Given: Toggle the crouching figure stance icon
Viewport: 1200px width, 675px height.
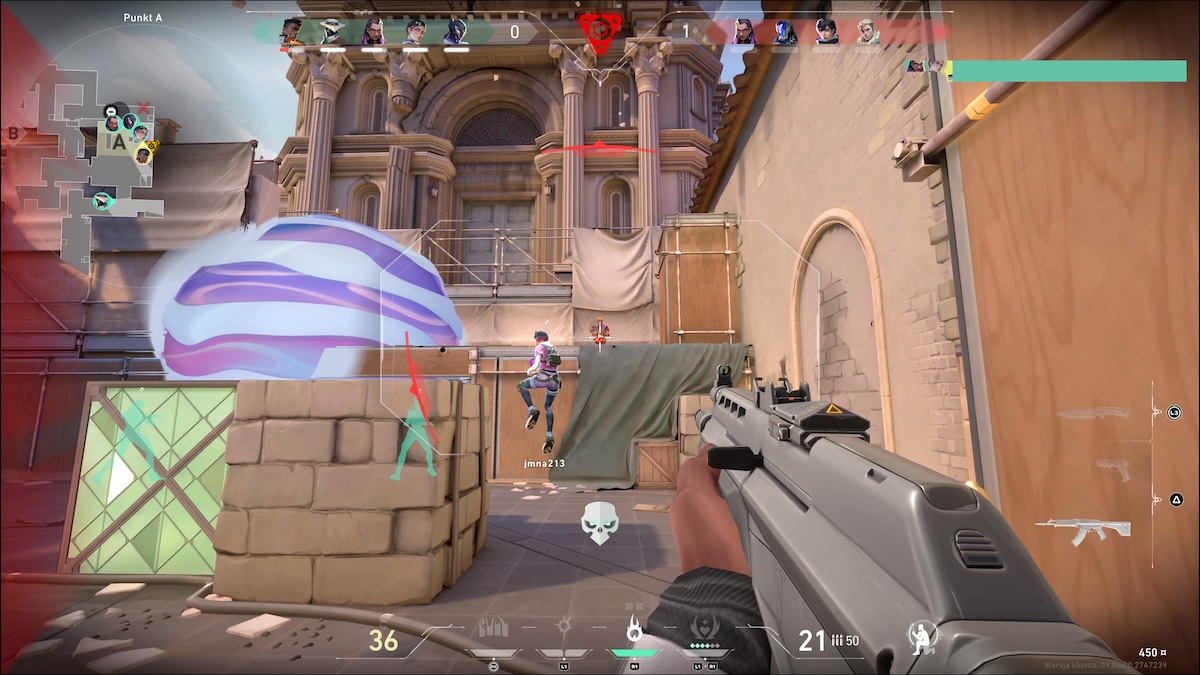Looking at the screenshot, I should 921,637.
